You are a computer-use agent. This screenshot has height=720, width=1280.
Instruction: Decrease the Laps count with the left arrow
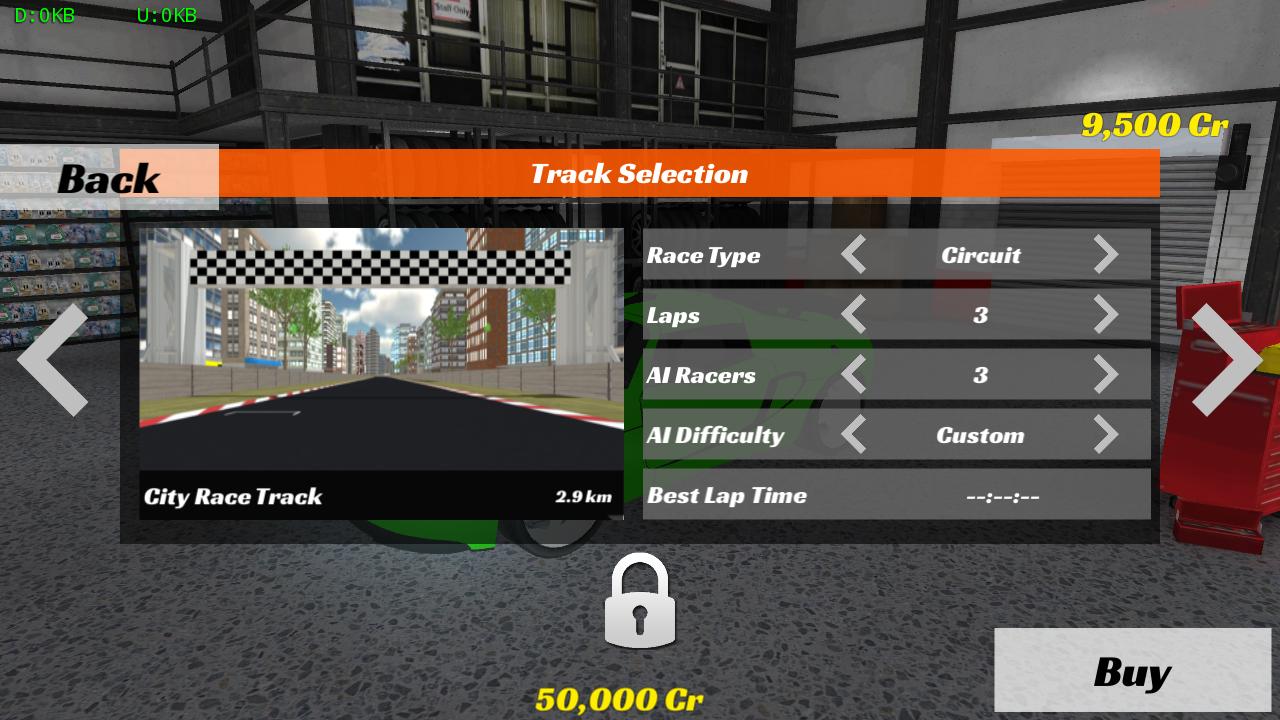[x=855, y=315]
